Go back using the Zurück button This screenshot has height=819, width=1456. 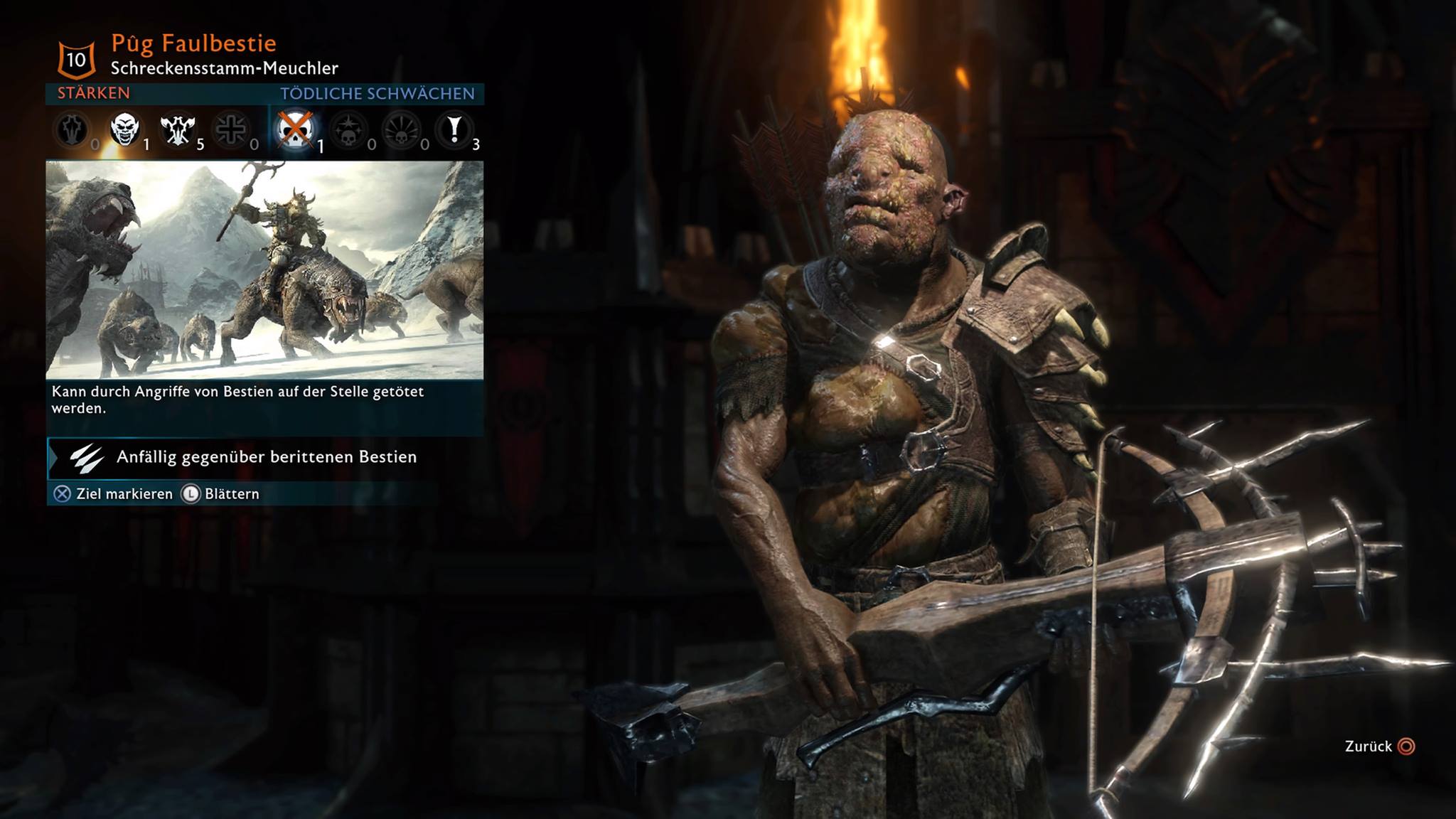click(1379, 746)
